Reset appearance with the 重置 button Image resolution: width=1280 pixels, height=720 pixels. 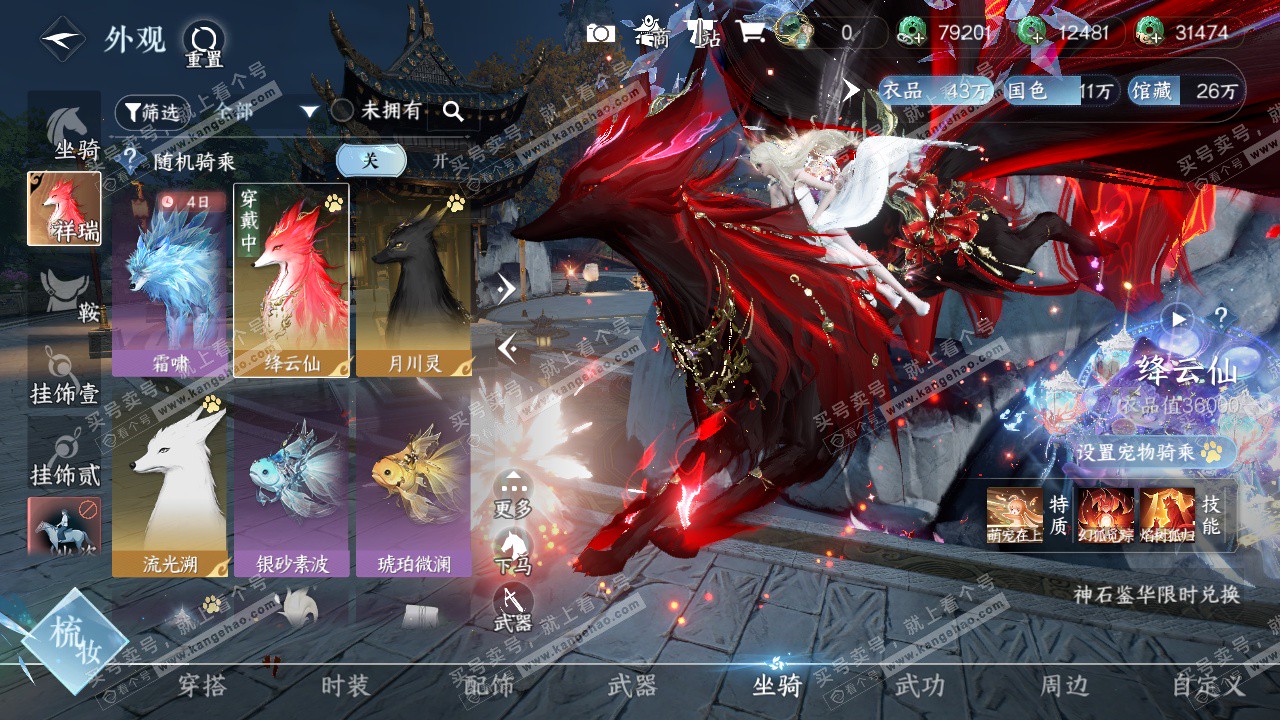point(204,45)
